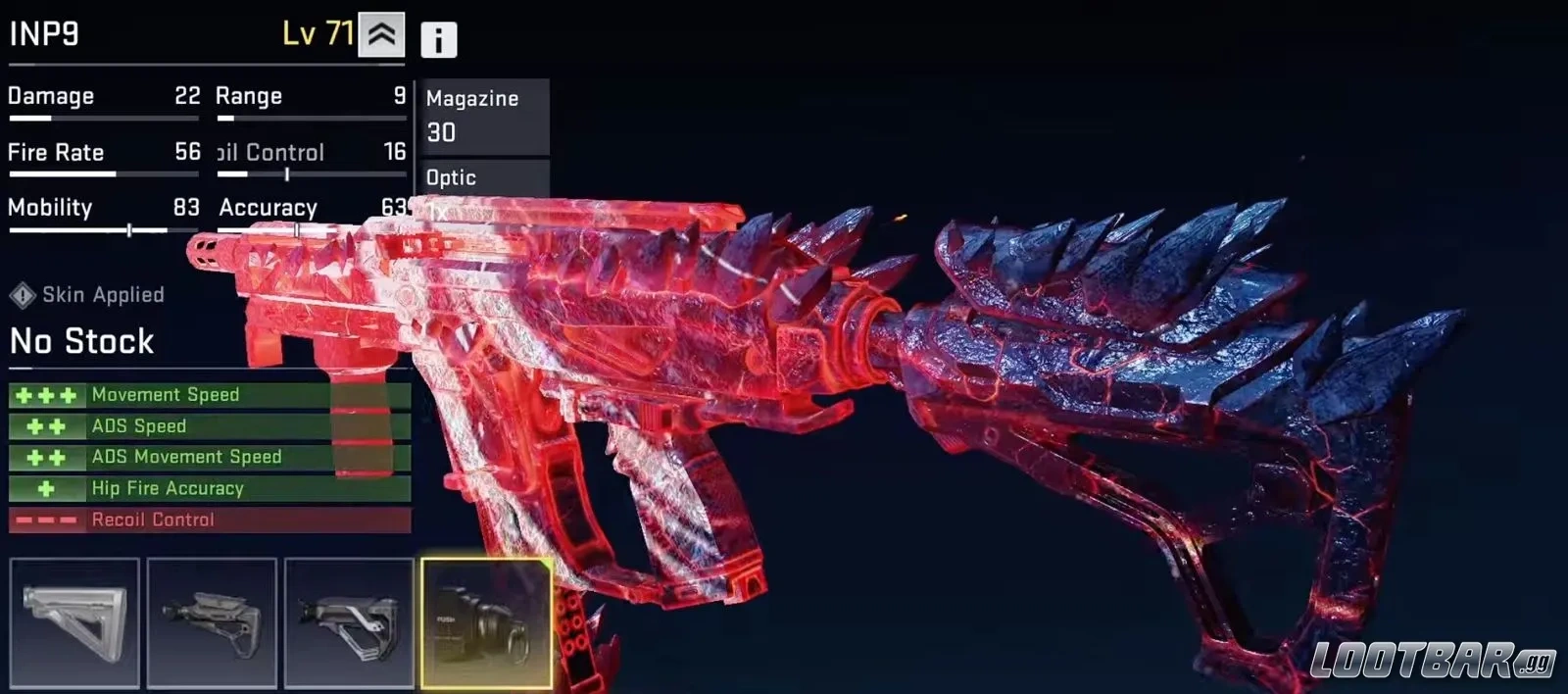This screenshot has width=1568, height=694.
Task: Open the weapon level upgrade chevron button
Action: tap(381, 35)
